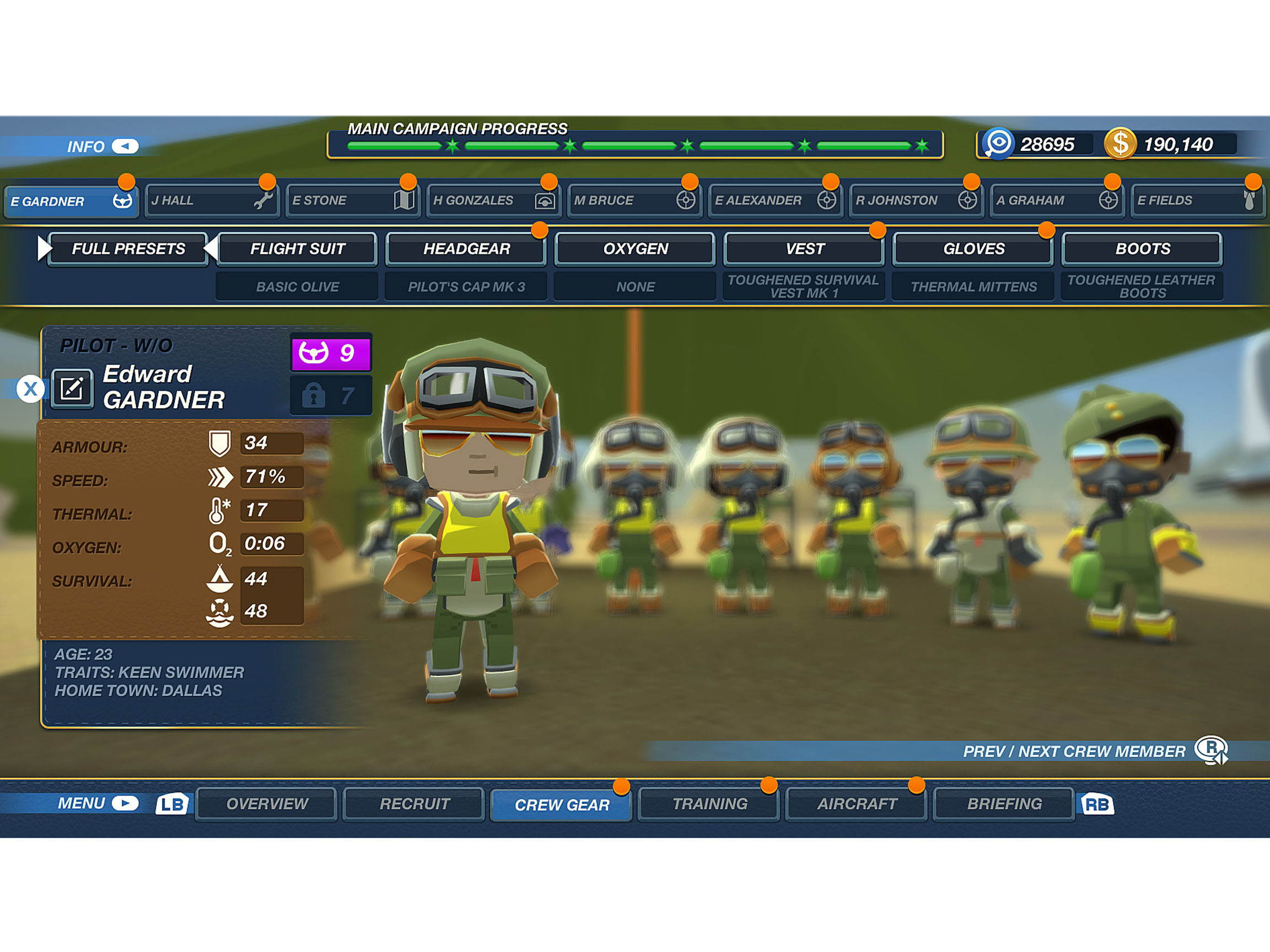
Task: Open the rename editor icon beside Edward Gardner
Action: pos(73,389)
